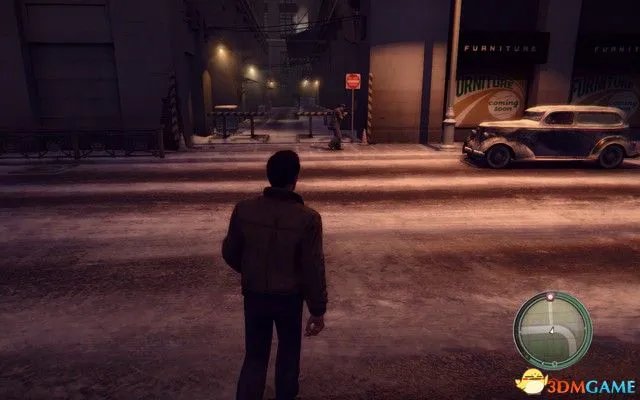Viewport: 640px width, 400px height.
Task: Click the circular minimap radar
Action: click(551, 331)
